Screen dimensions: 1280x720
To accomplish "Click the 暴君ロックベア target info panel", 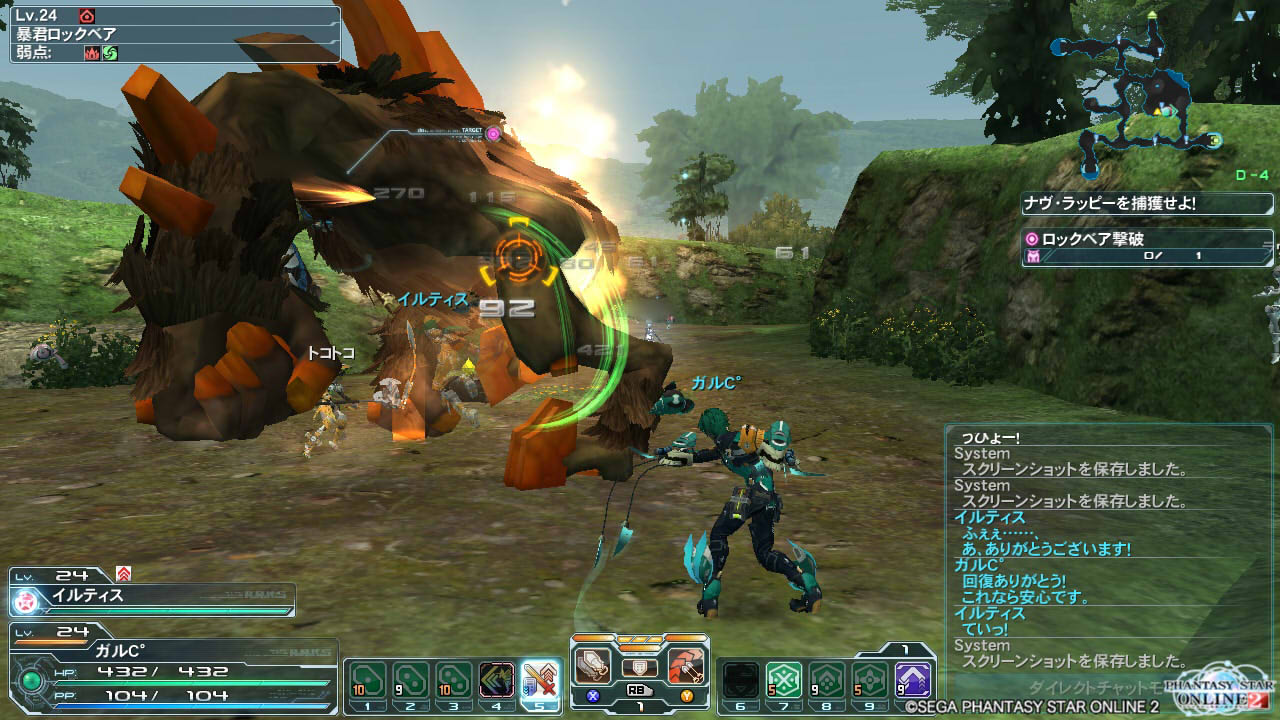I will coord(175,34).
